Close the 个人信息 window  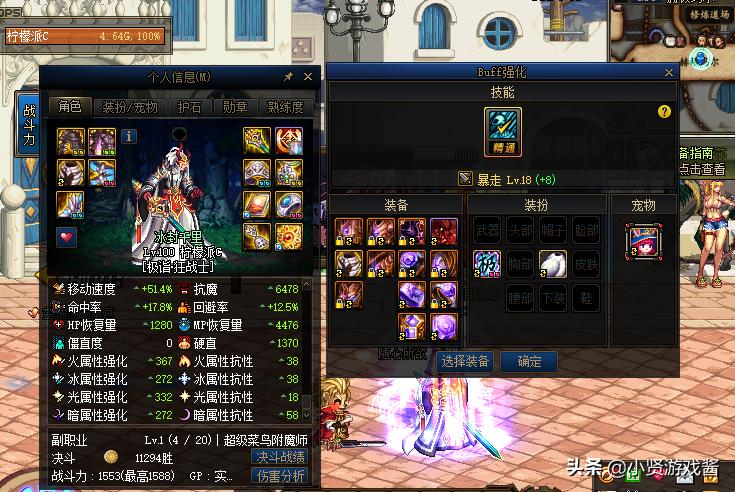coord(308,76)
